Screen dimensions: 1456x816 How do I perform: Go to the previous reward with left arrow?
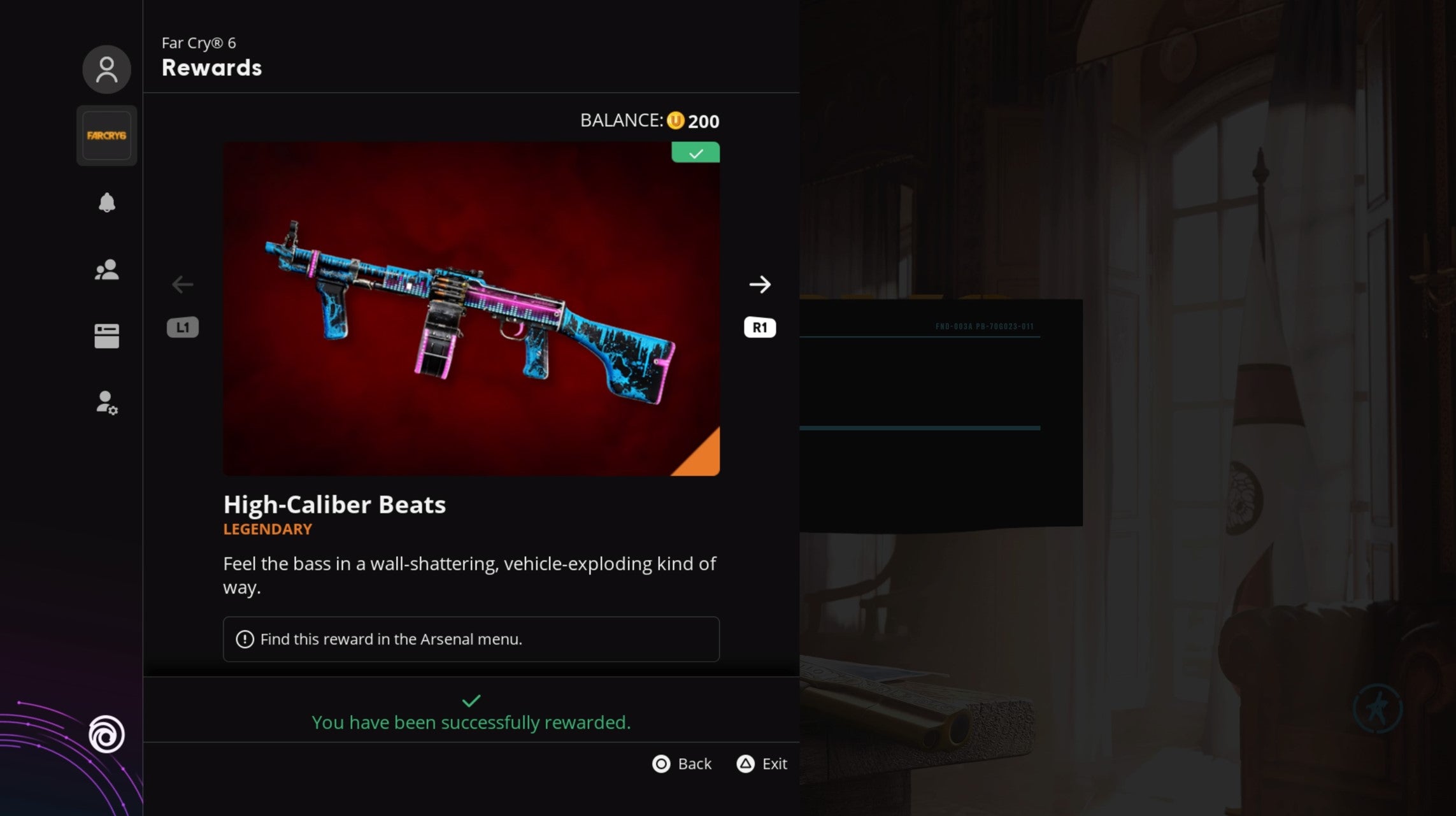pos(183,285)
